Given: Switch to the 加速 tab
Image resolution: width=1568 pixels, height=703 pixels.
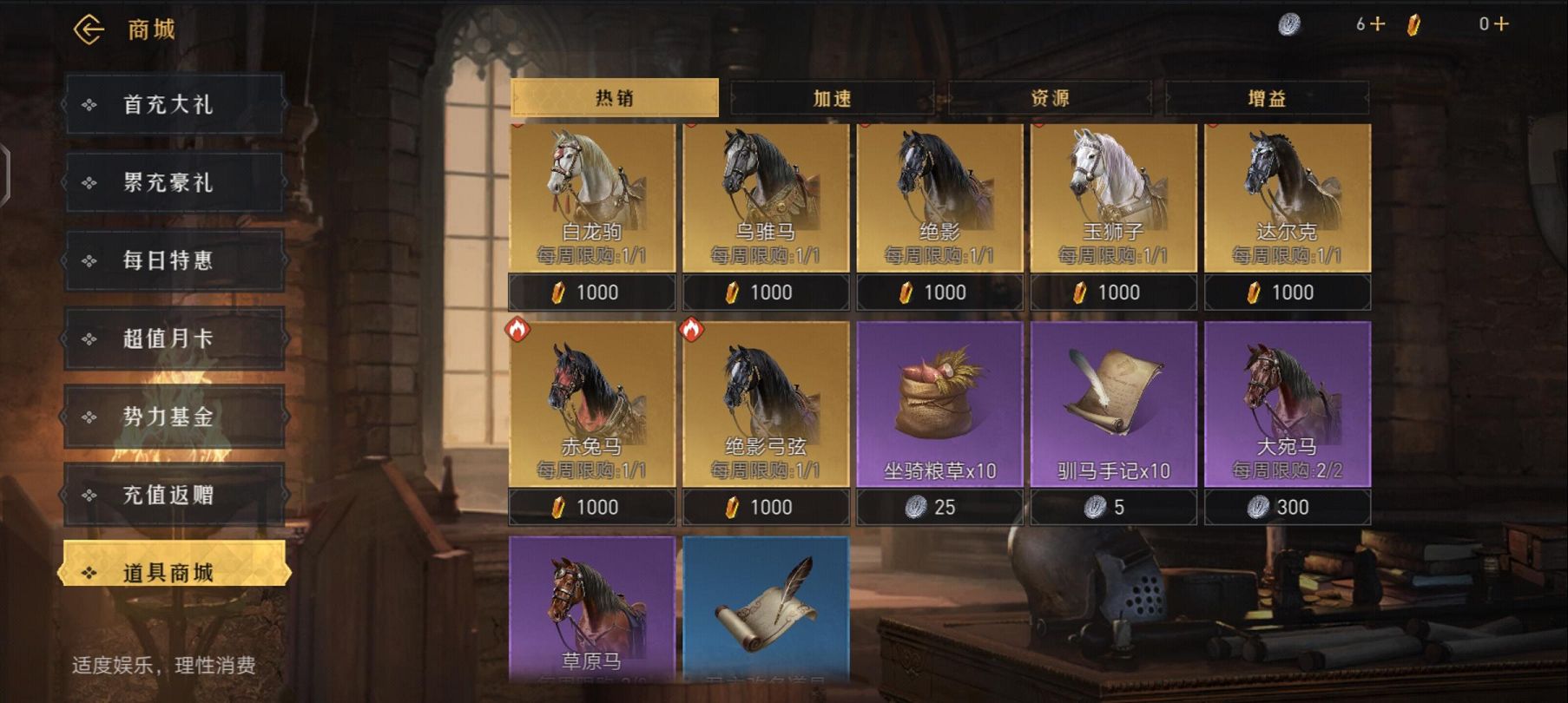Looking at the screenshot, I should tap(832, 98).
